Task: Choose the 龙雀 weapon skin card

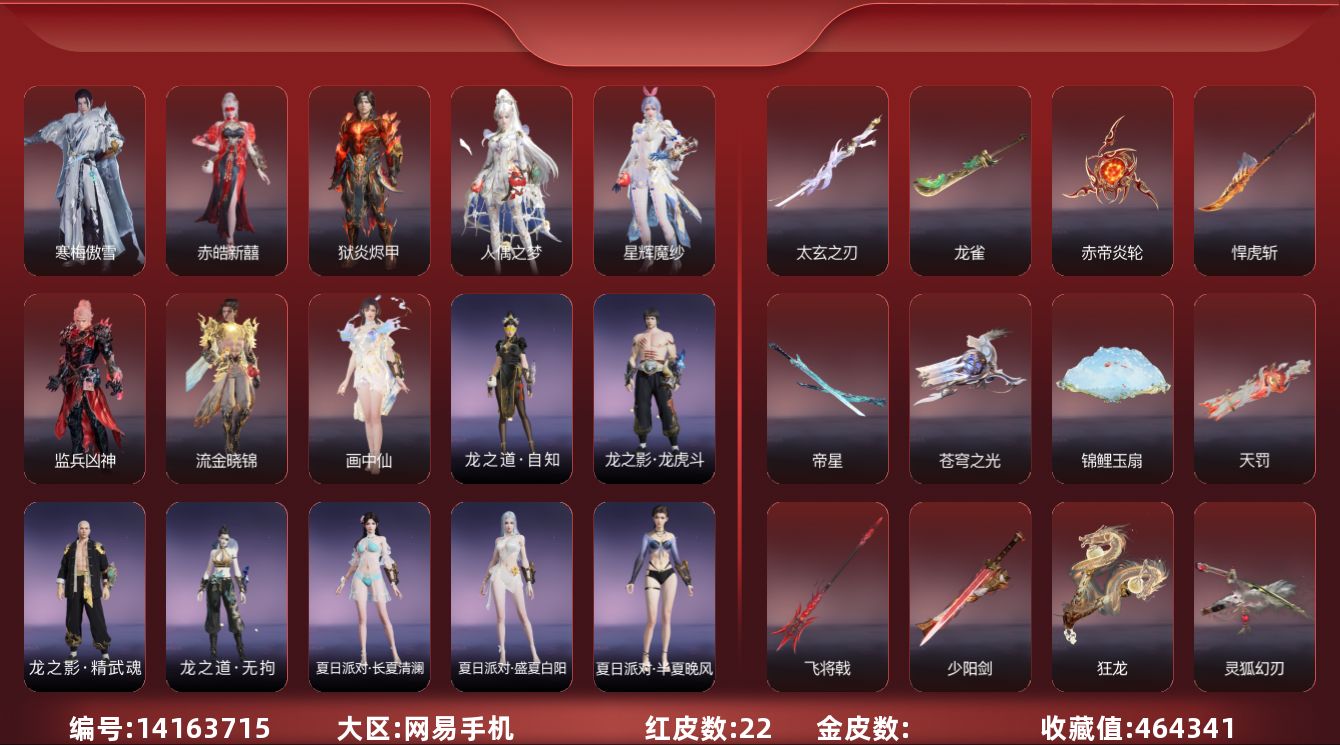Action: (970, 181)
